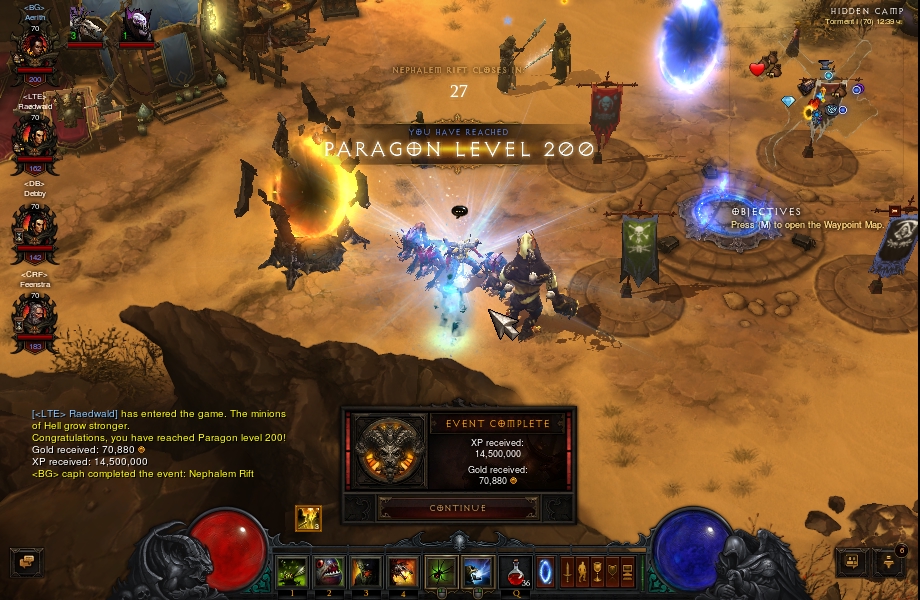
Task: Select the spider skill icon
Action: tap(441, 571)
